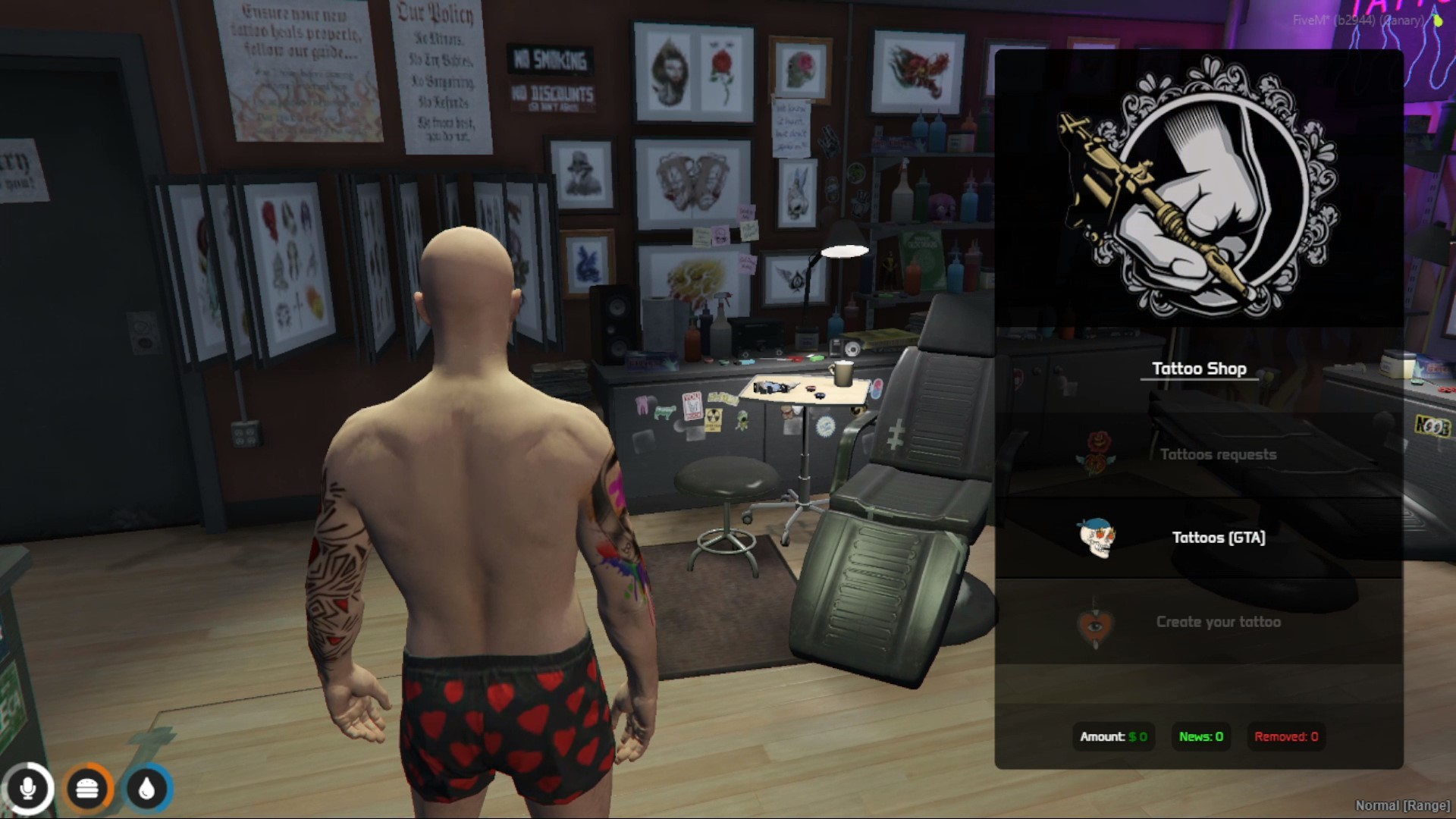The width and height of the screenshot is (1456, 819).
Task: Click the Removed: 0 counter badge
Action: click(x=1285, y=736)
